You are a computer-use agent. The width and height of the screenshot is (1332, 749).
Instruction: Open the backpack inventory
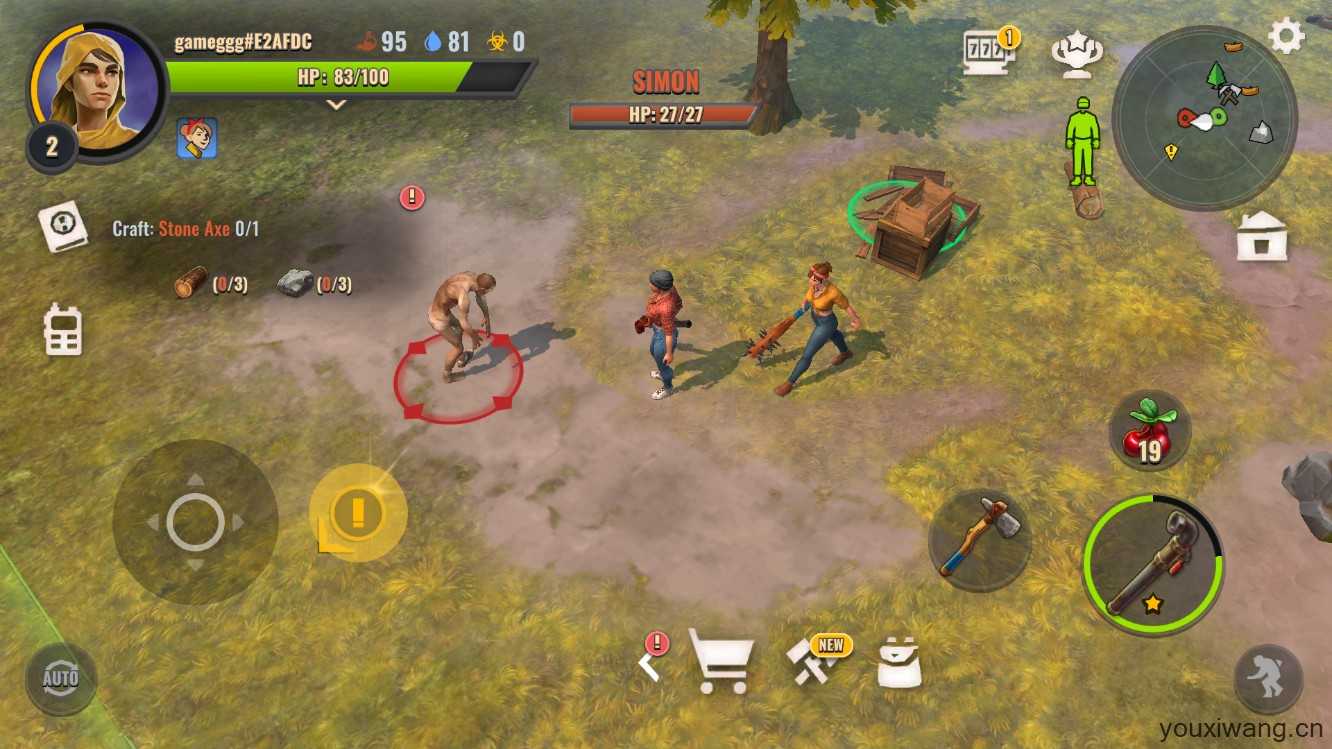point(898,662)
